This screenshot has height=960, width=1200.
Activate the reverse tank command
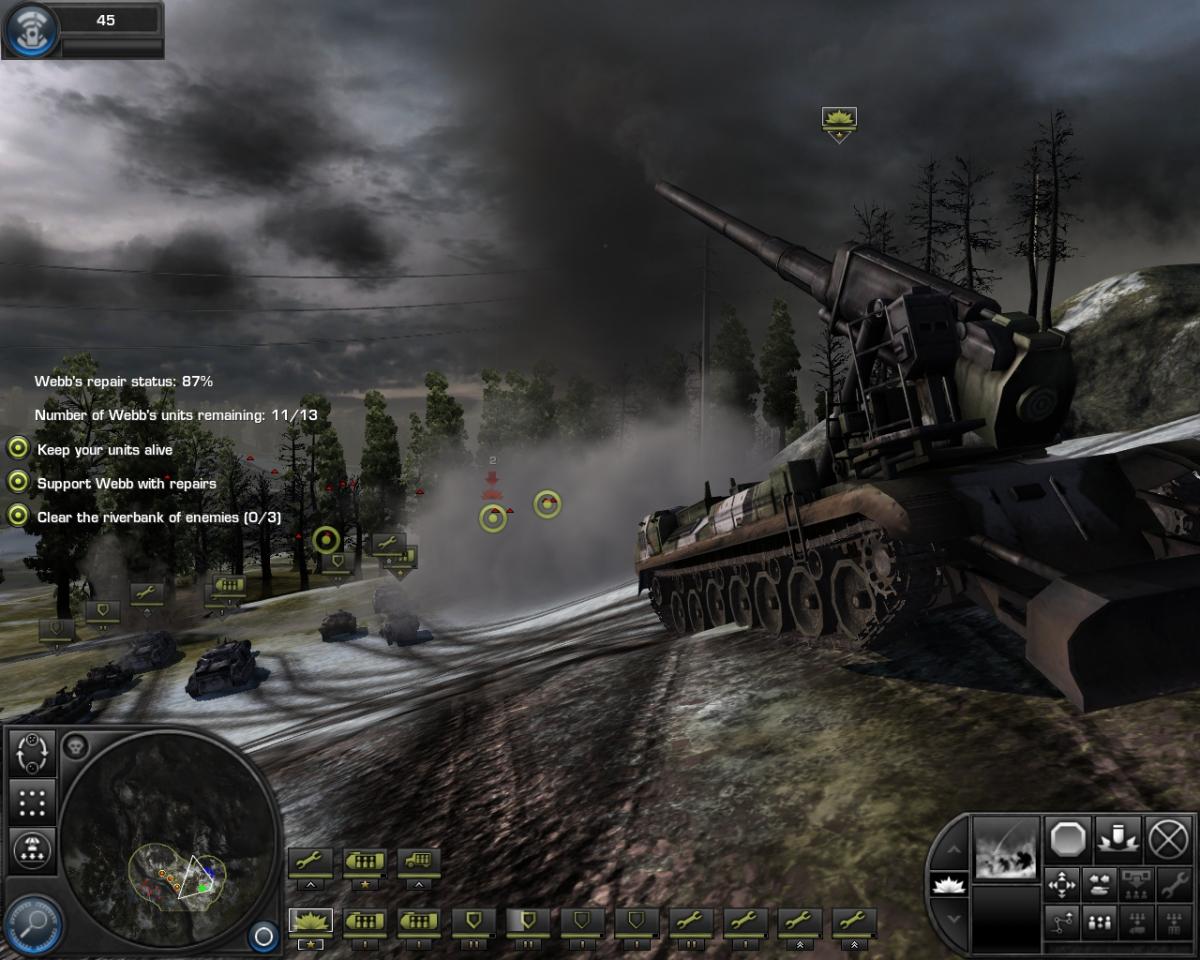(x=1098, y=884)
